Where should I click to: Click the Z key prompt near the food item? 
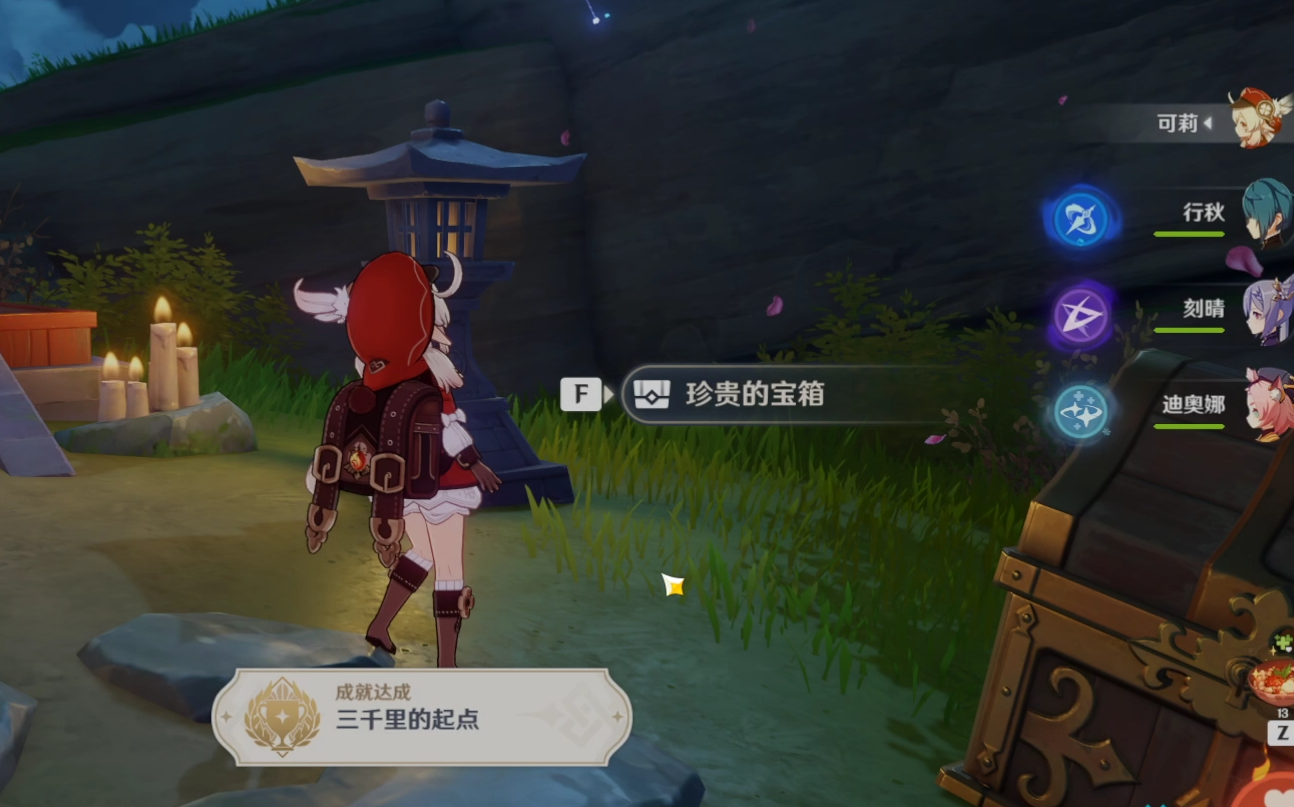point(1282,730)
